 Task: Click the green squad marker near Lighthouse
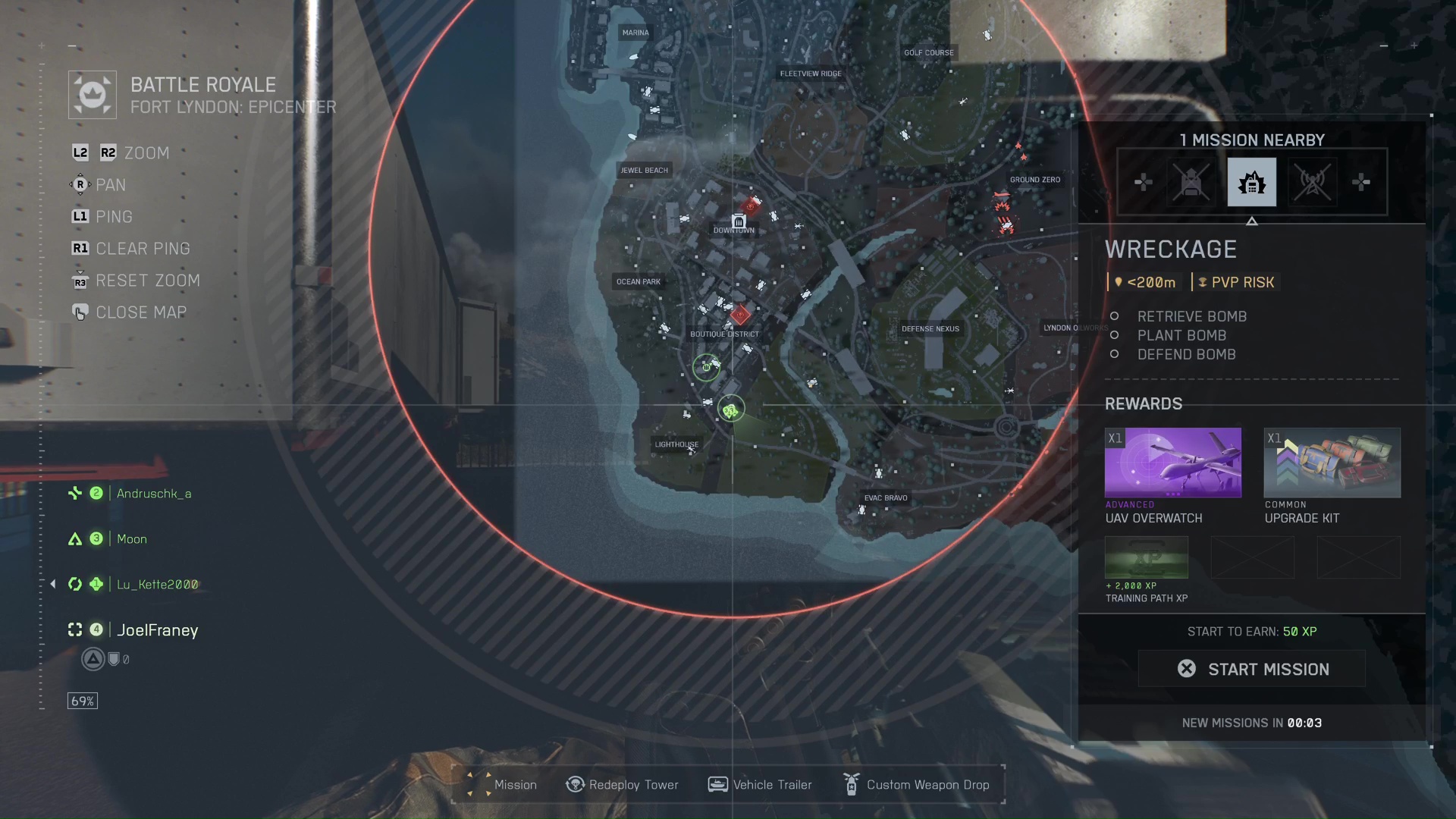(x=730, y=409)
